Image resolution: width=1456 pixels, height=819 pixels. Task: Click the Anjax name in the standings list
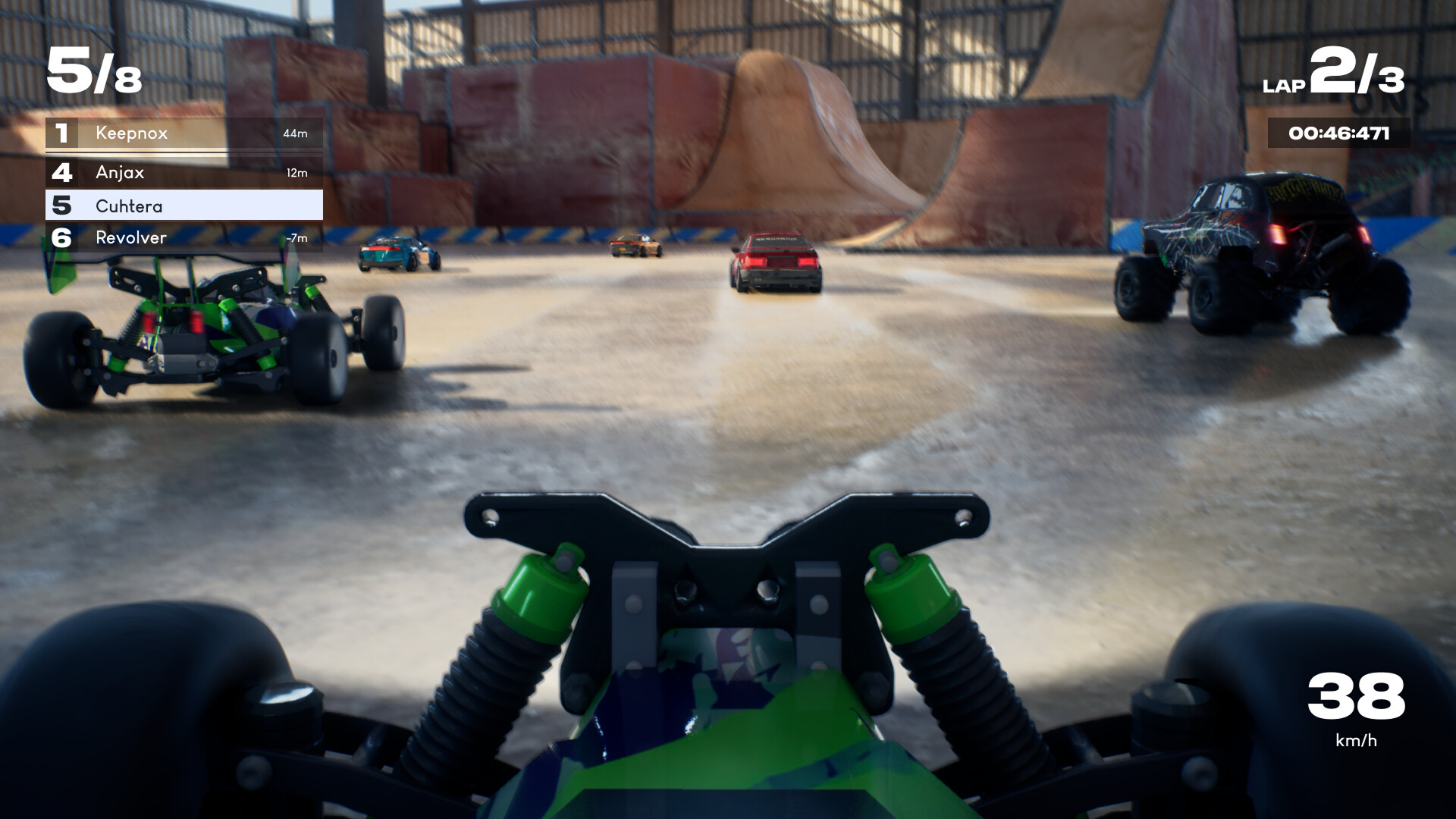click(x=121, y=173)
